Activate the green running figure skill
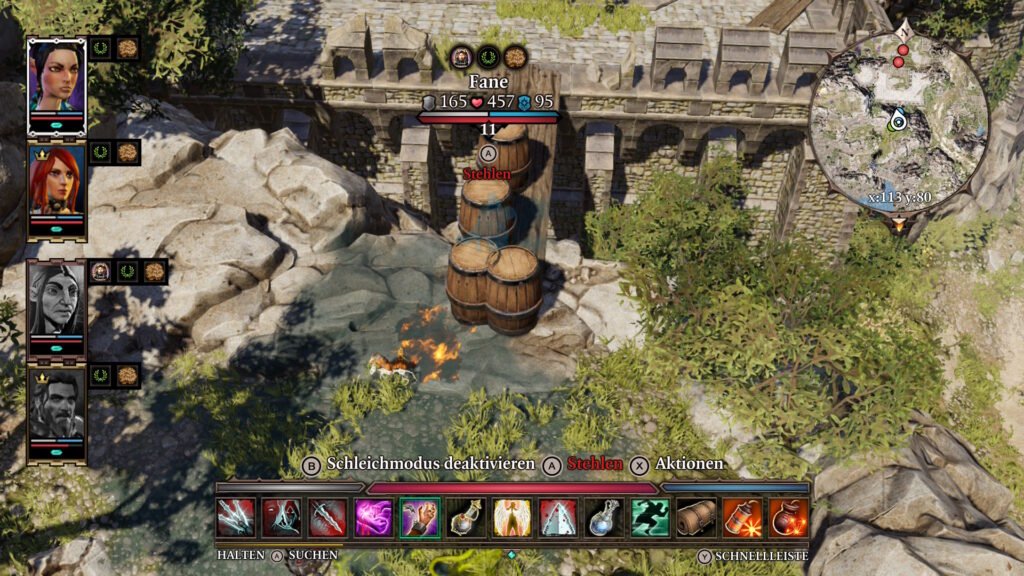The height and width of the screenshot is (576, 1024). [650, 518]
